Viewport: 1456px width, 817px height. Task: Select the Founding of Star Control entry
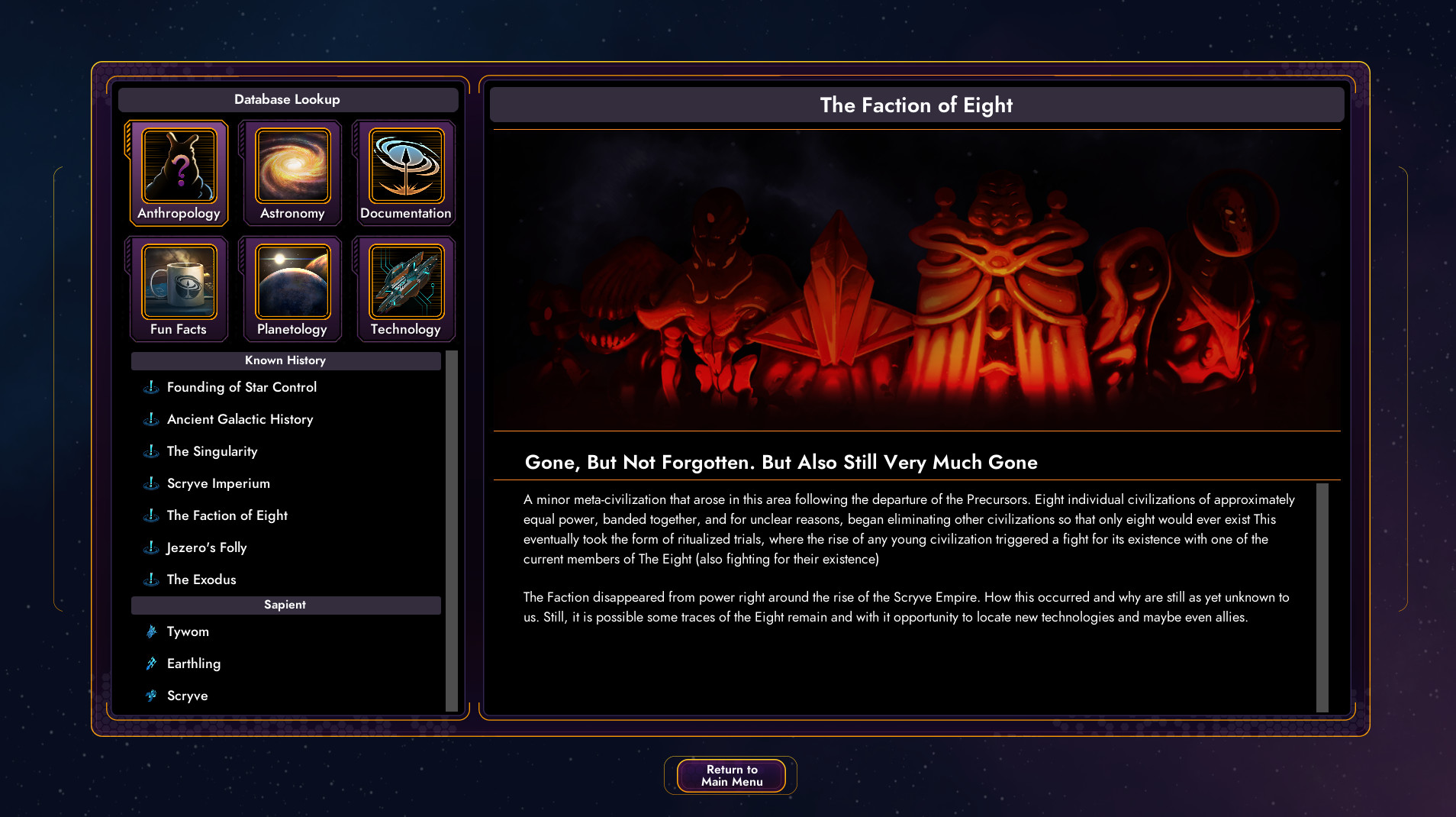point(241,387)
